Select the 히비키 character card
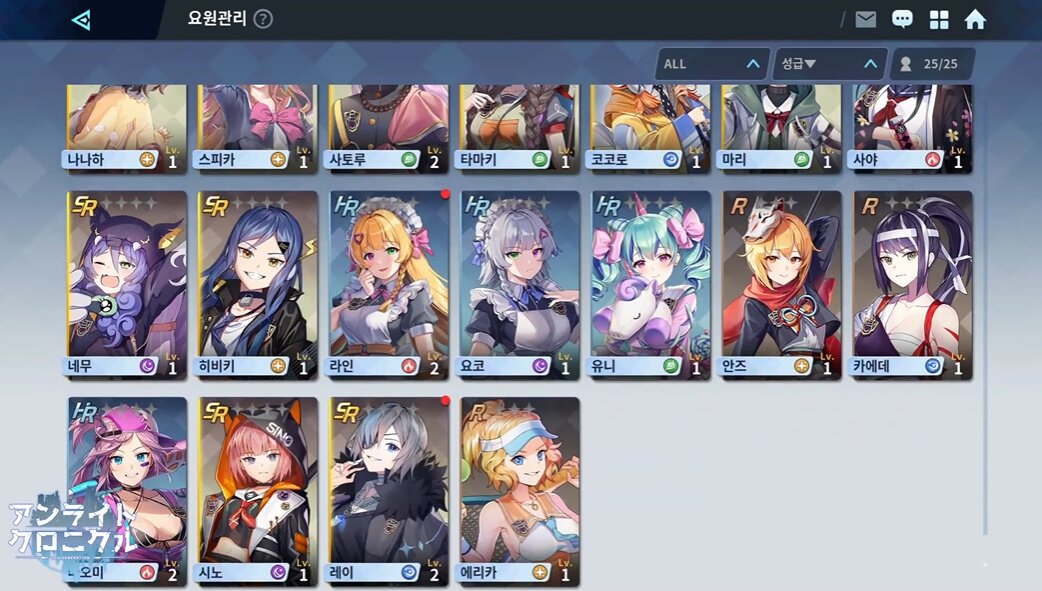The image size is (1042, 591). click(x=258, y=281)
